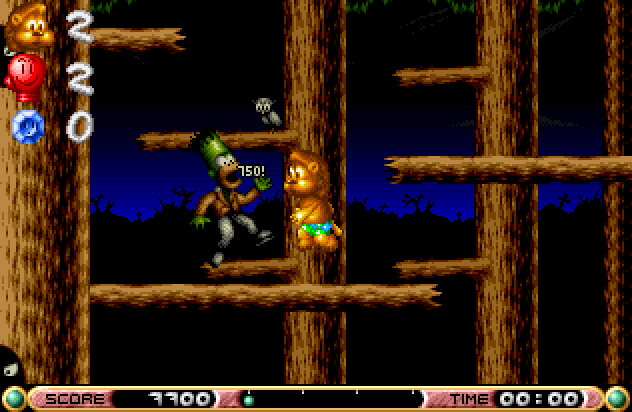632x412 pixels.
Task: Click the bear face lives icon
Action: coord(29,28)
